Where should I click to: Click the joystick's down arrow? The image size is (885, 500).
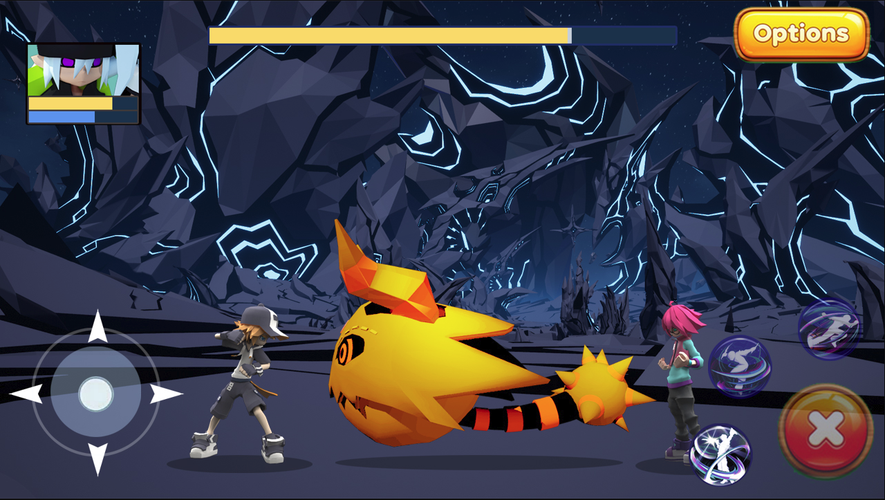pos(97,458)
